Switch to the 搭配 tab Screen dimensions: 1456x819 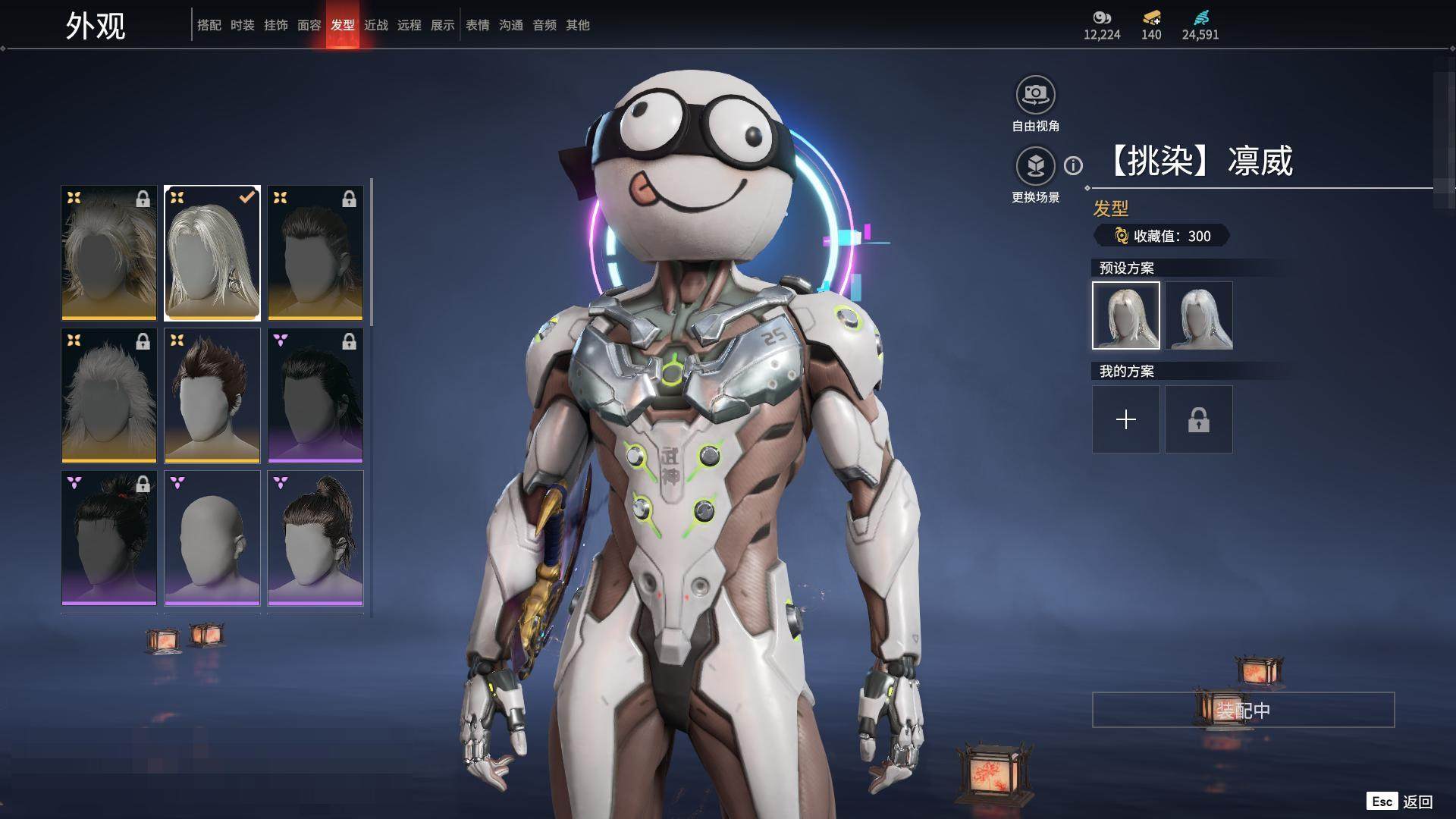(x=209, y=25)
